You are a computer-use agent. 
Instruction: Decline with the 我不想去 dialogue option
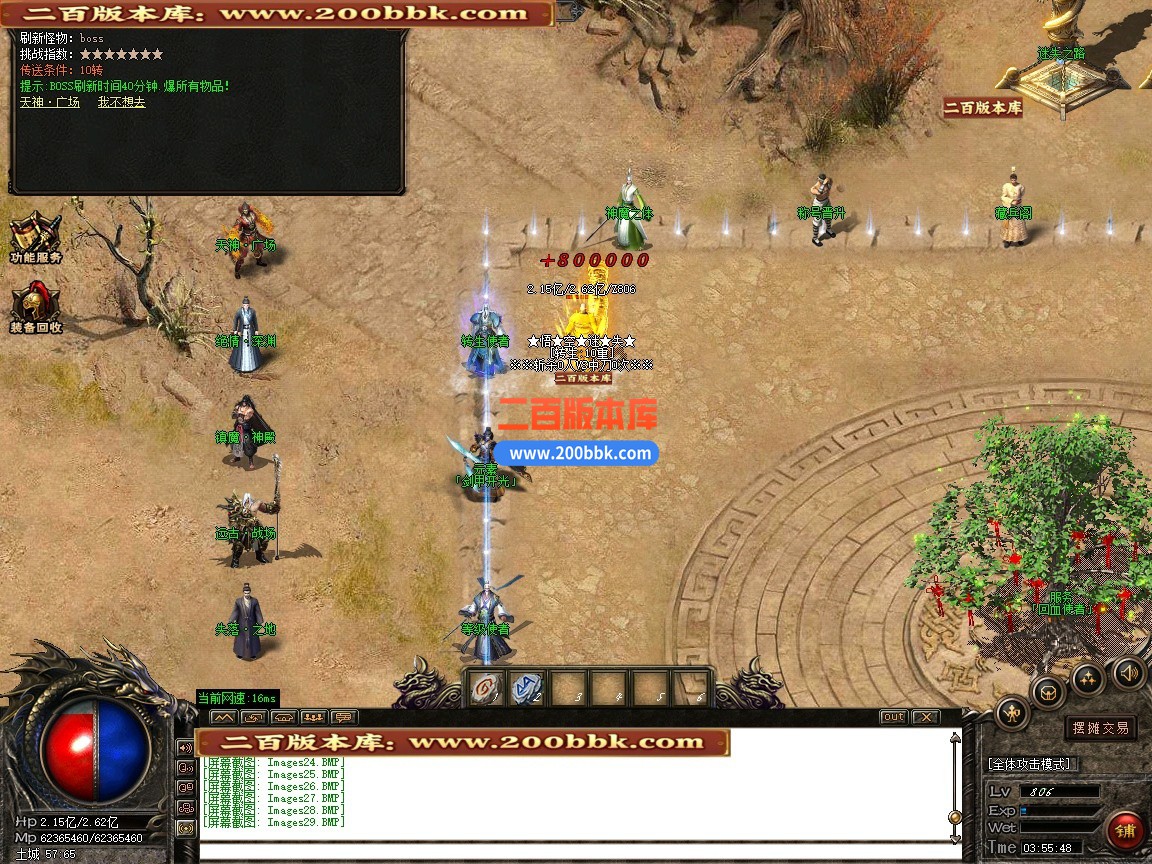(x=121, y=102)
